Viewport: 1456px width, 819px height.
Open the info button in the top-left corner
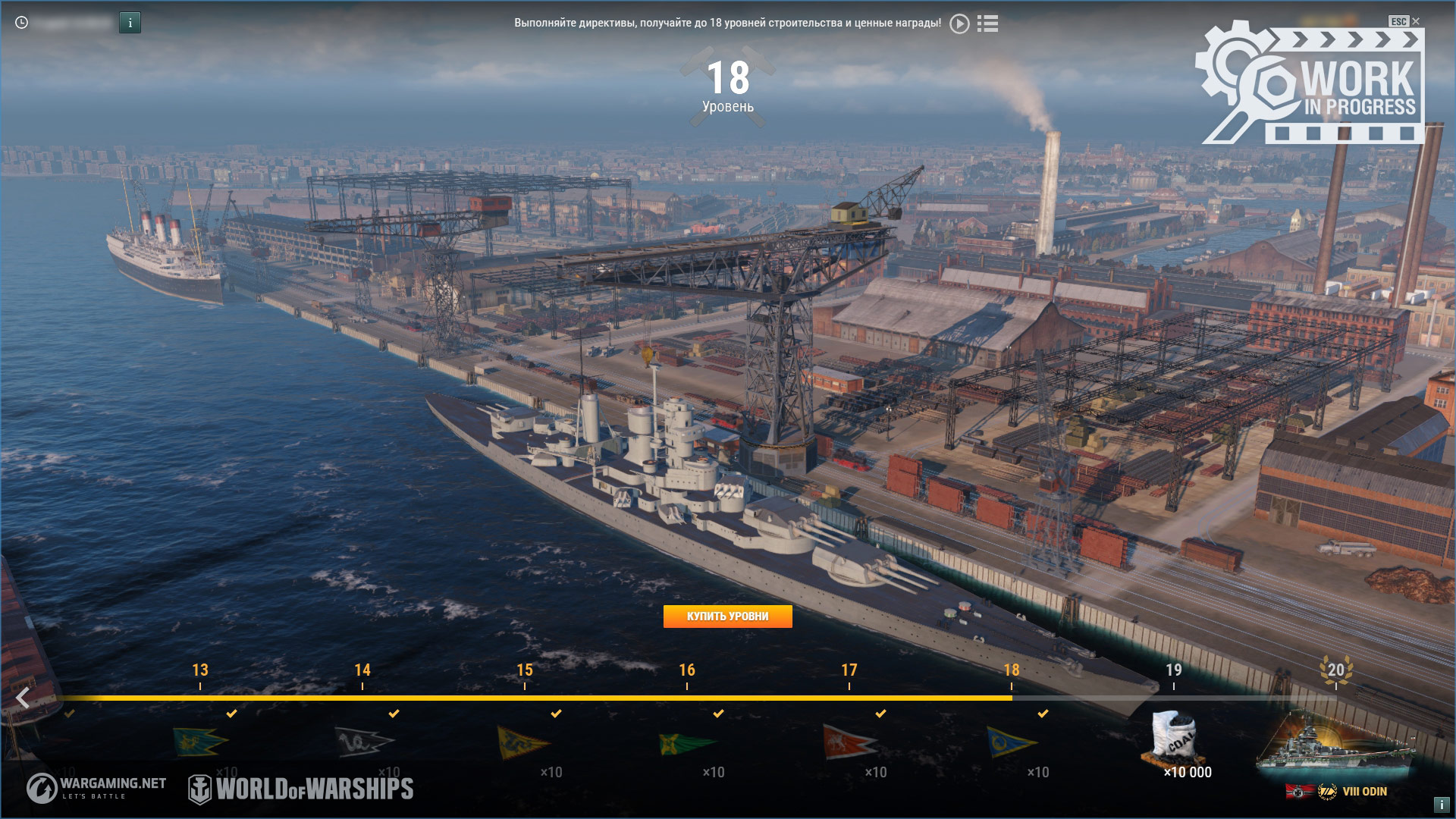tap(130, 23)
